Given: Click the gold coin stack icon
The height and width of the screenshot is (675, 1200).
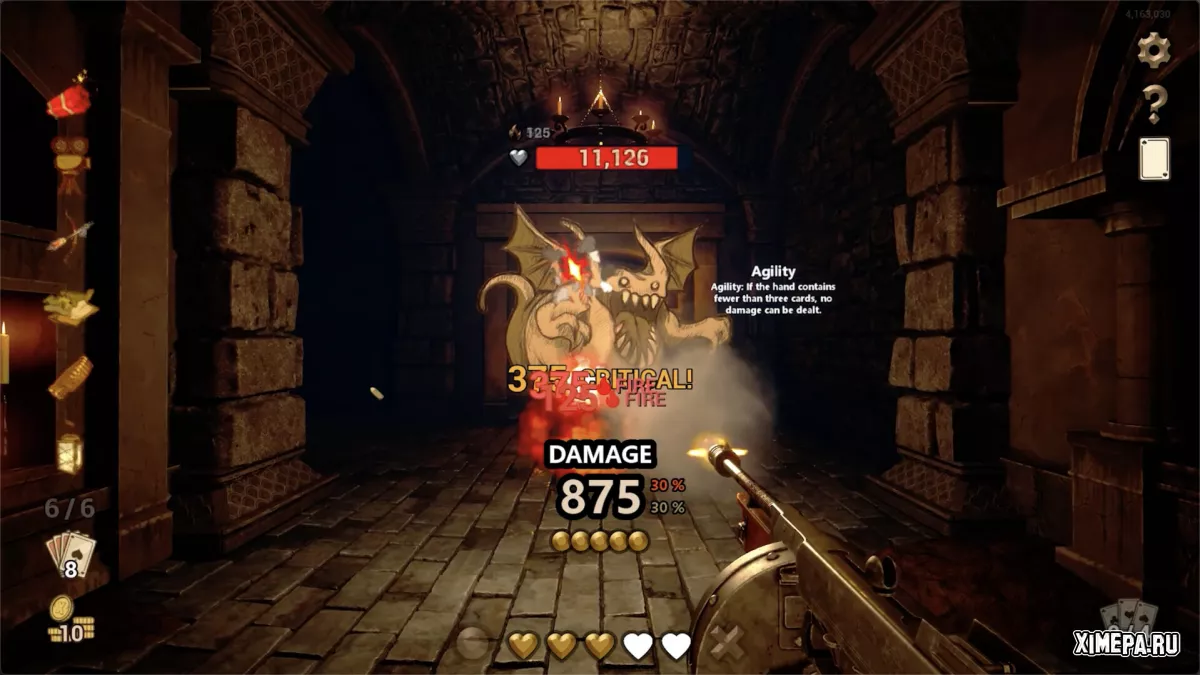Looking at the screenshot, I should point(70,620).
